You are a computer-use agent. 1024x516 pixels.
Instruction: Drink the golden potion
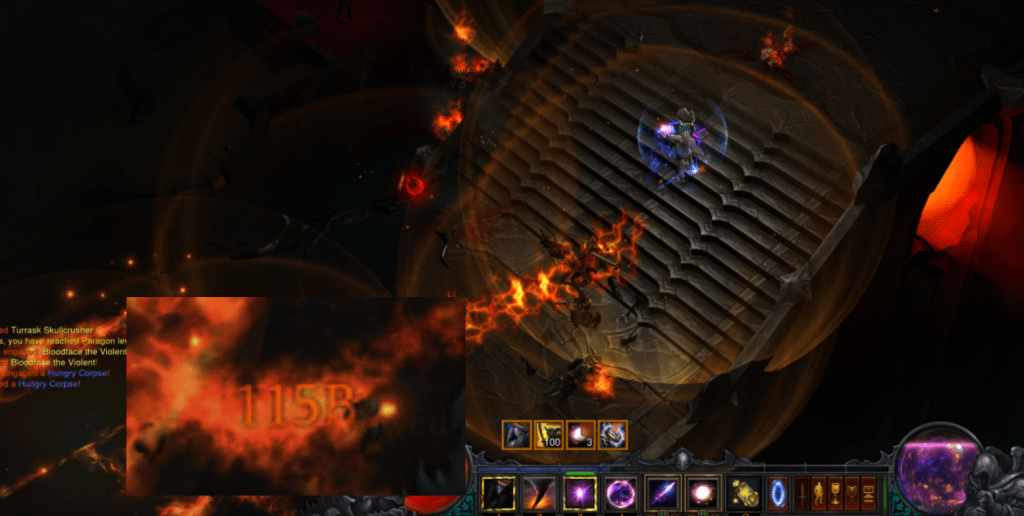click(744, 493)
